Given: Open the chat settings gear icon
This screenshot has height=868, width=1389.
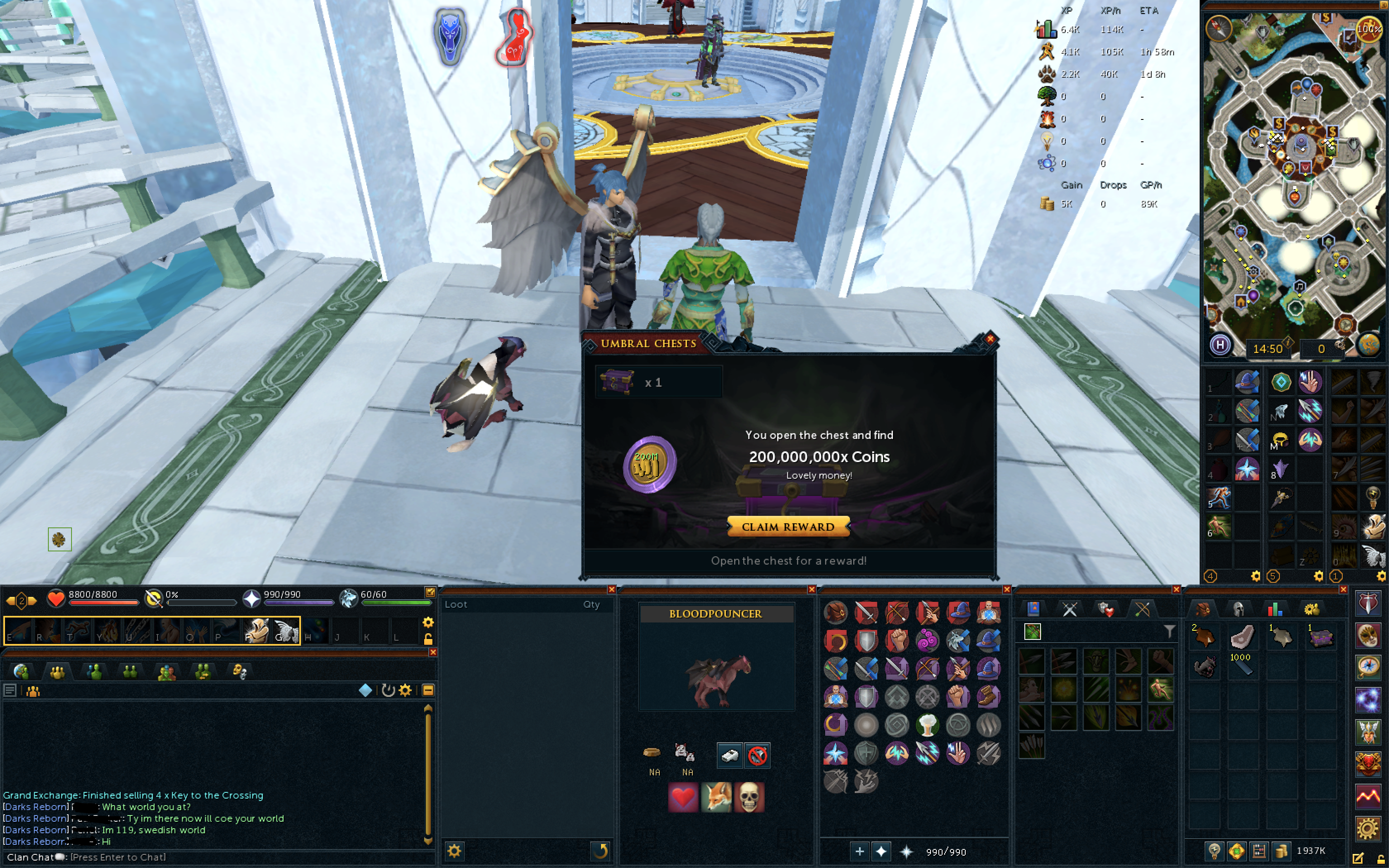Looking at the screenshot, I should click(x=406, y=691).
